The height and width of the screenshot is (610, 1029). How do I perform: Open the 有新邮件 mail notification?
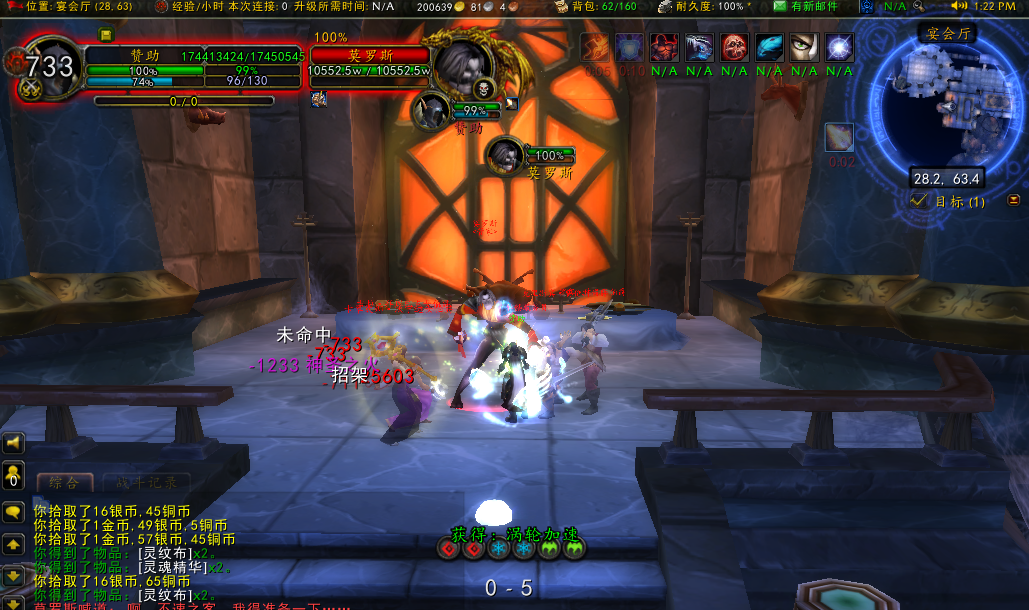(x=806, y=7)
